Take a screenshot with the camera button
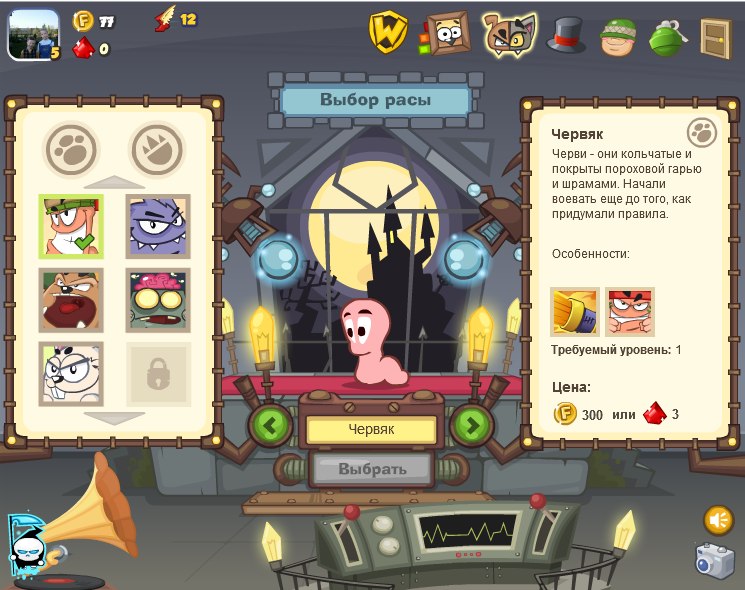 (714, 561)
